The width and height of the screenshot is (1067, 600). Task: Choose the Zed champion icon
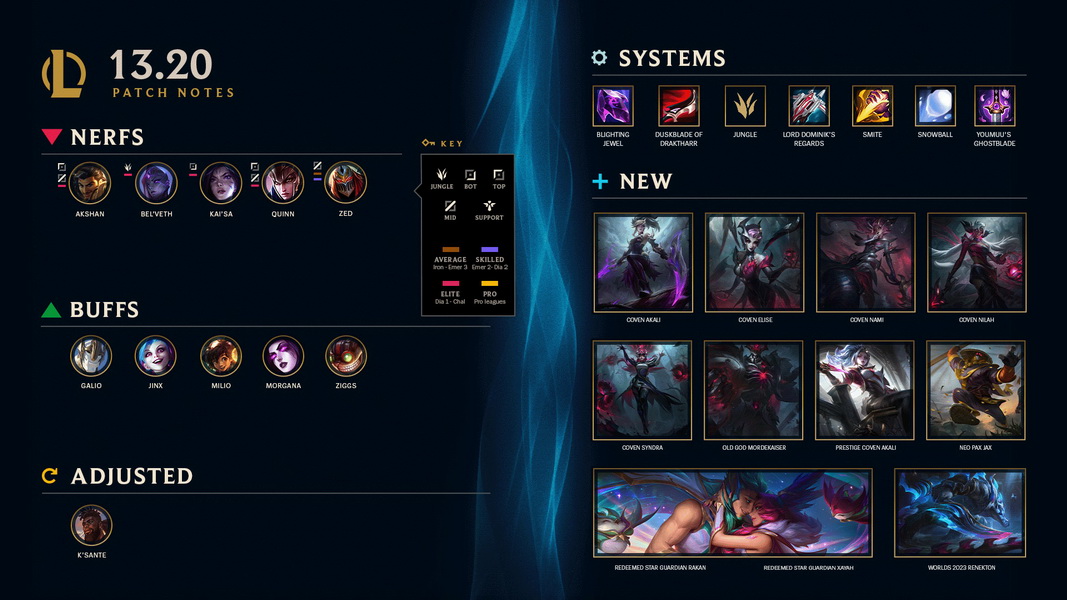click(345, 183)
